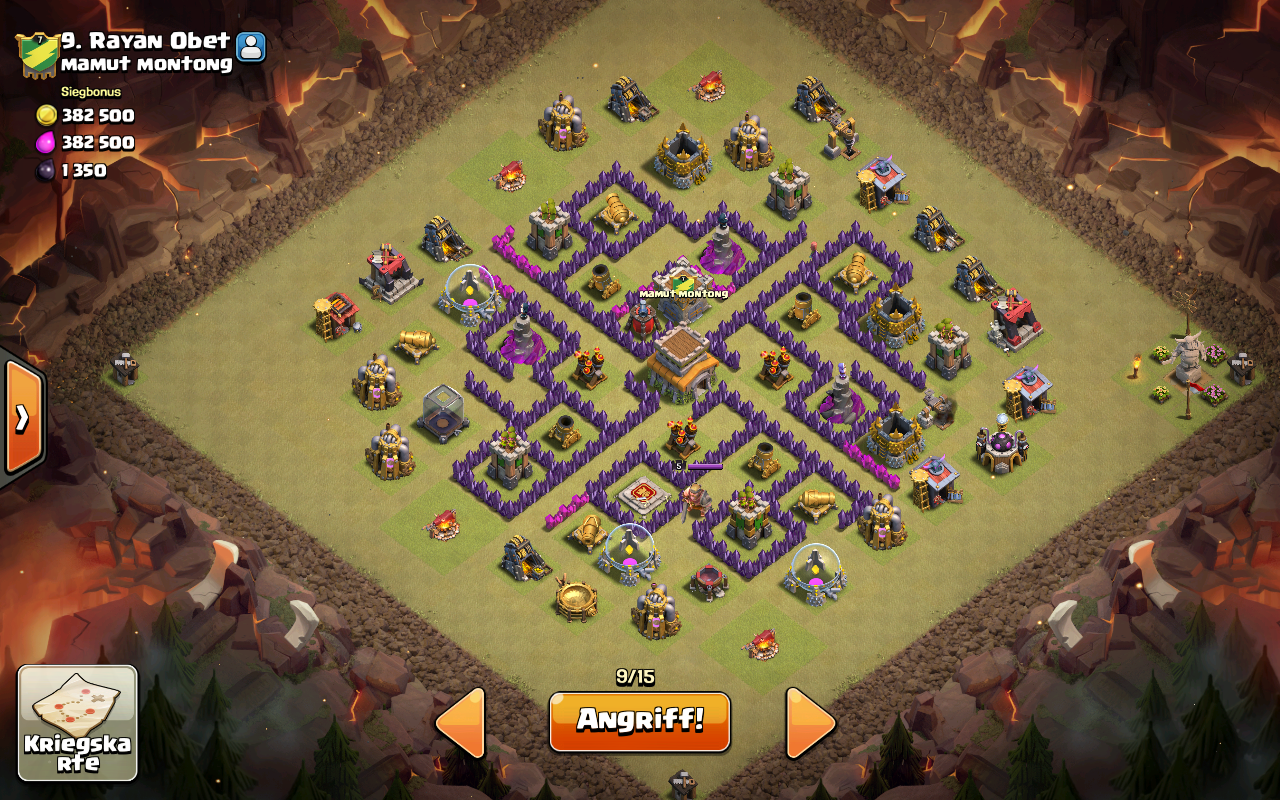Open the Kriegskarte war map
This screenshot has width=1280, height=800.
[78, 723]
